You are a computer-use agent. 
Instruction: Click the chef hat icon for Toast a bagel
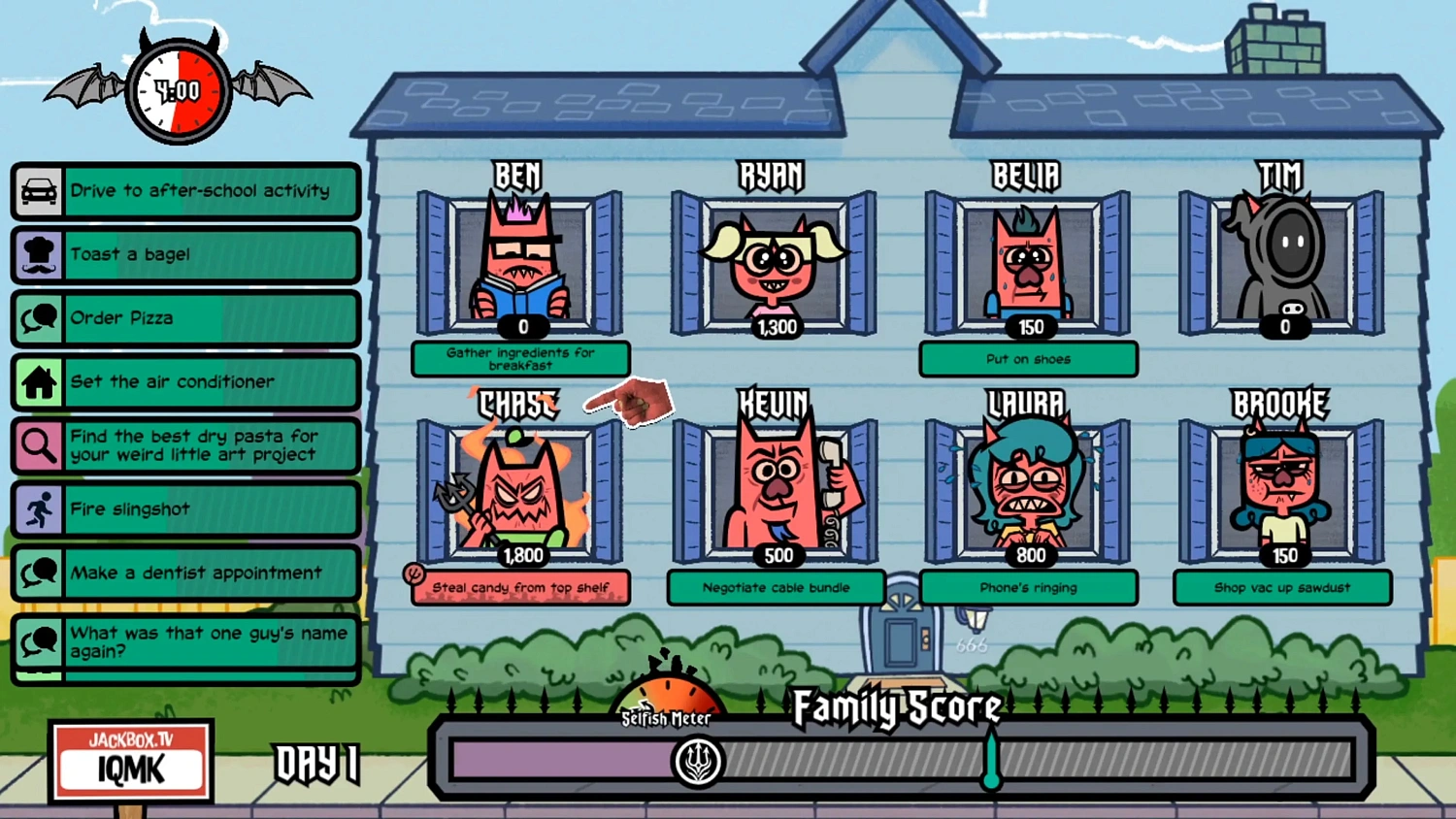39,254
